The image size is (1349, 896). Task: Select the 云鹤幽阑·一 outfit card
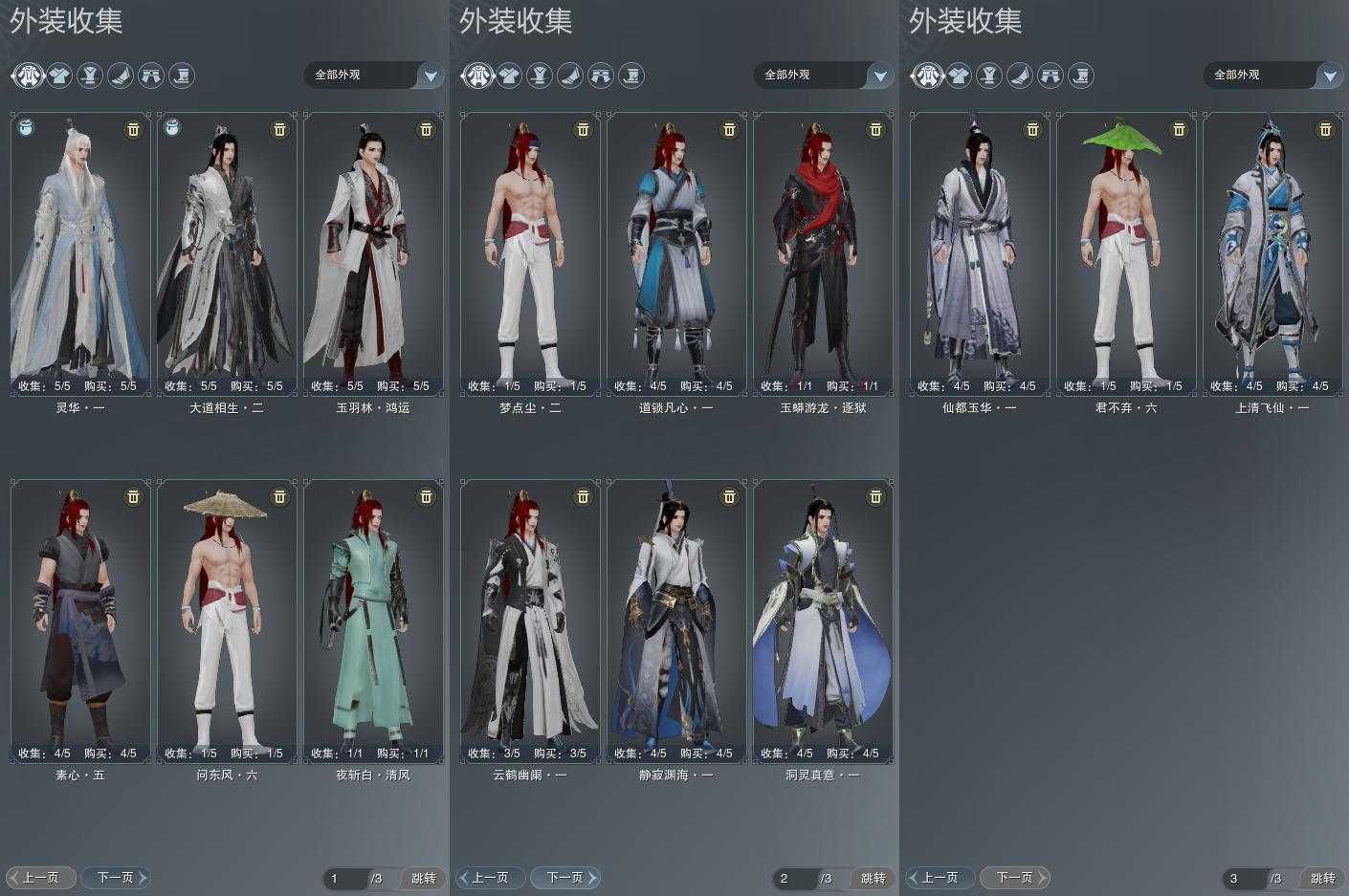coord(530,621)
